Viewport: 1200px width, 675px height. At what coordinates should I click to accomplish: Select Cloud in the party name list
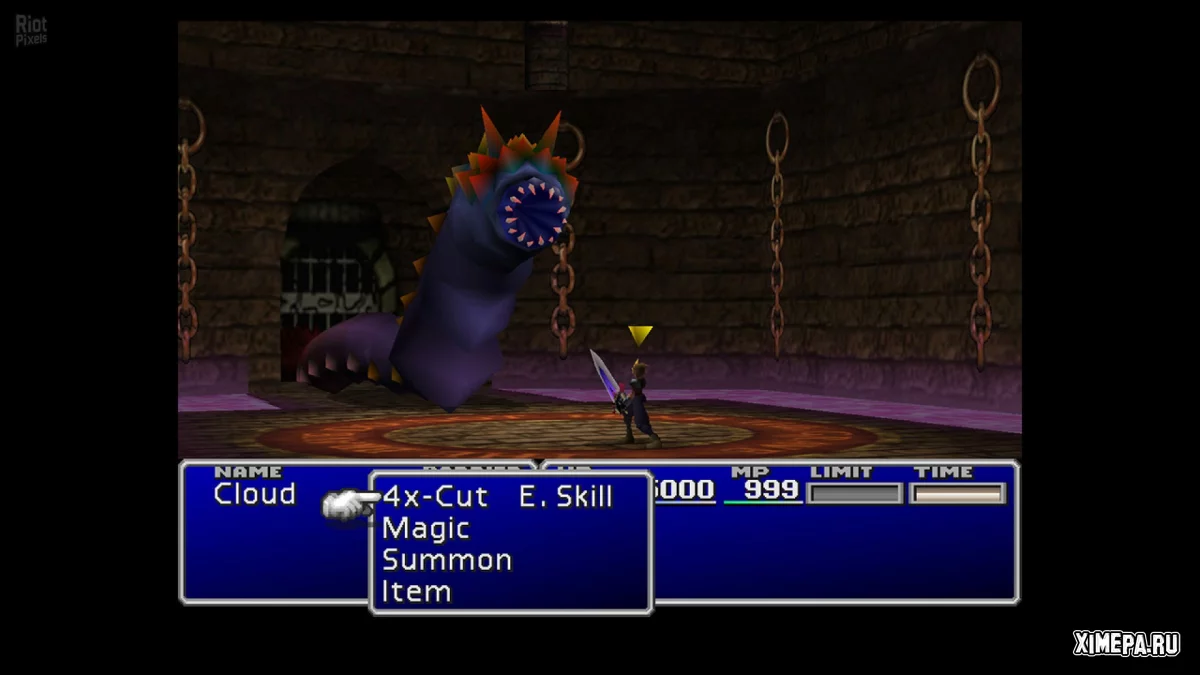click(255, 494)
